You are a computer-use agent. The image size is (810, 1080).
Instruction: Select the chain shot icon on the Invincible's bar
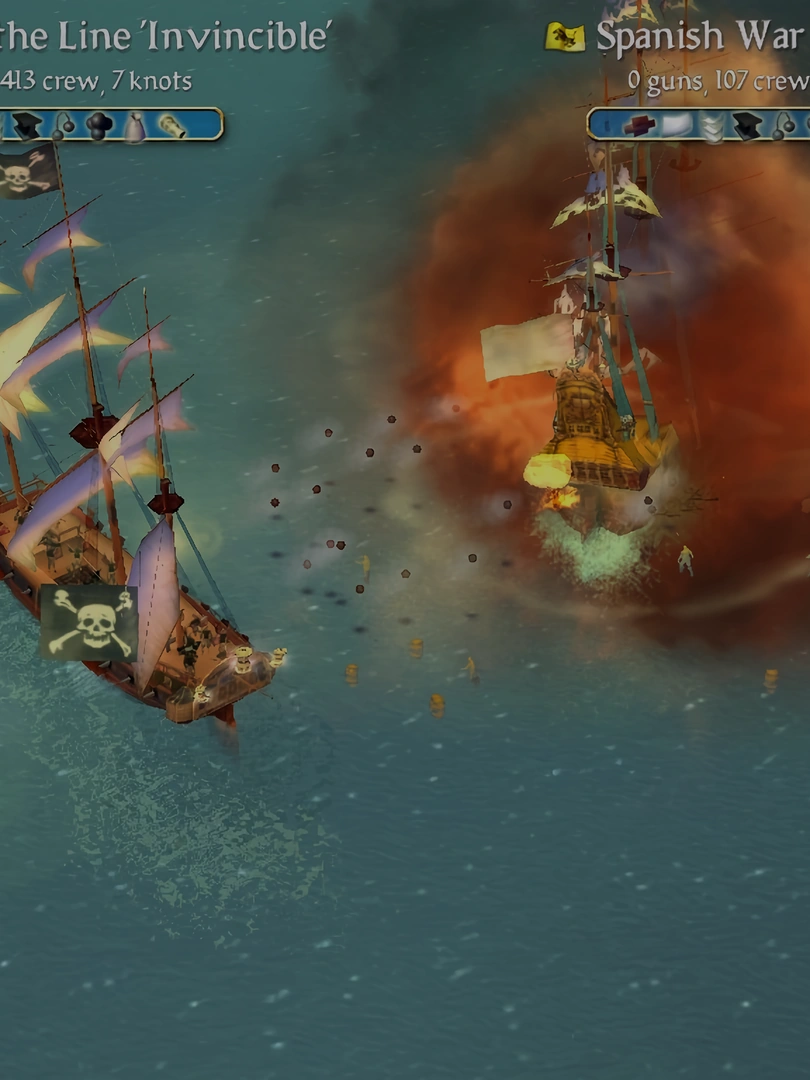63,125
